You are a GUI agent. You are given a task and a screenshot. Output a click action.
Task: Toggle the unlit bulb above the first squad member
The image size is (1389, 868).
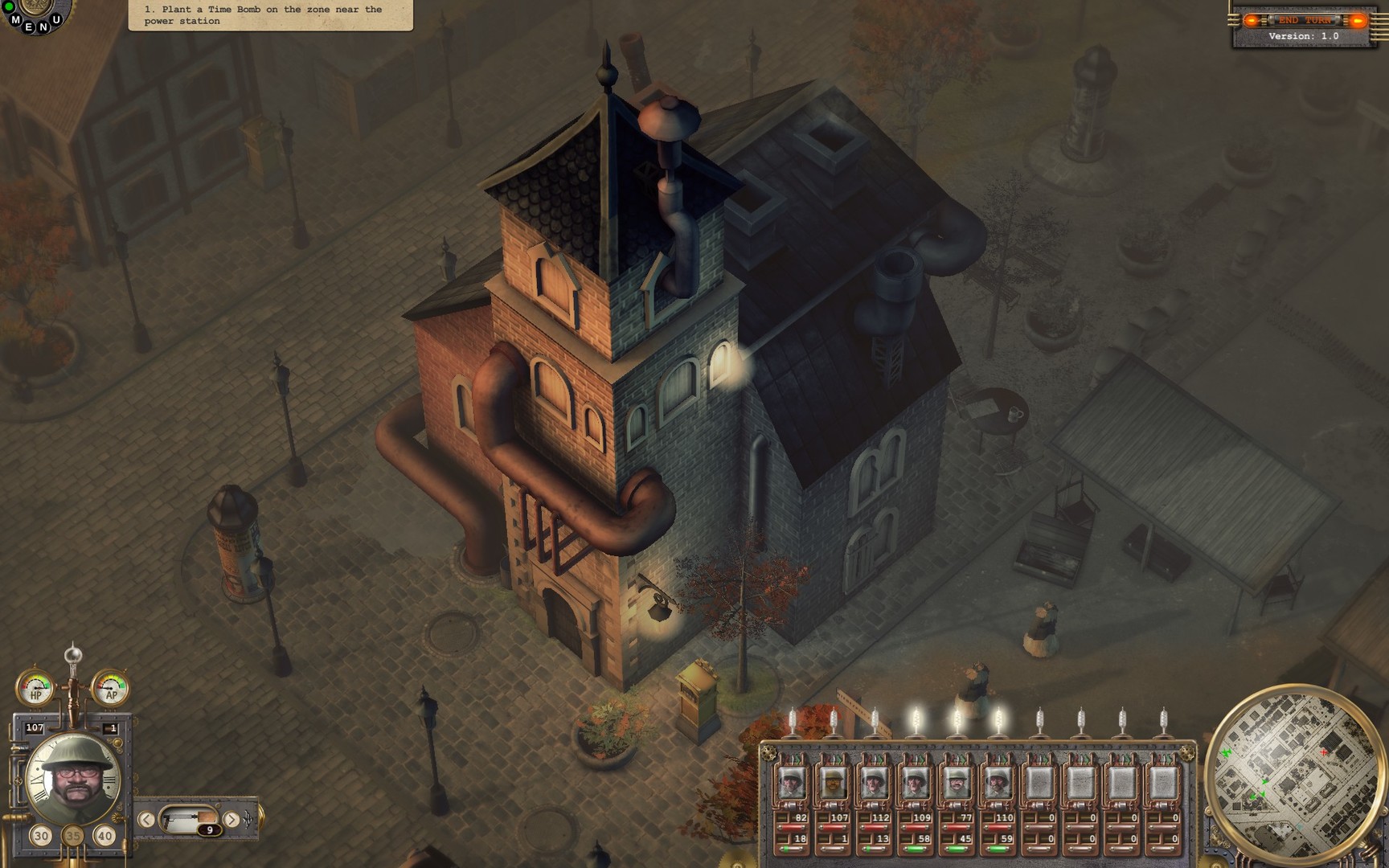point(791,718)
